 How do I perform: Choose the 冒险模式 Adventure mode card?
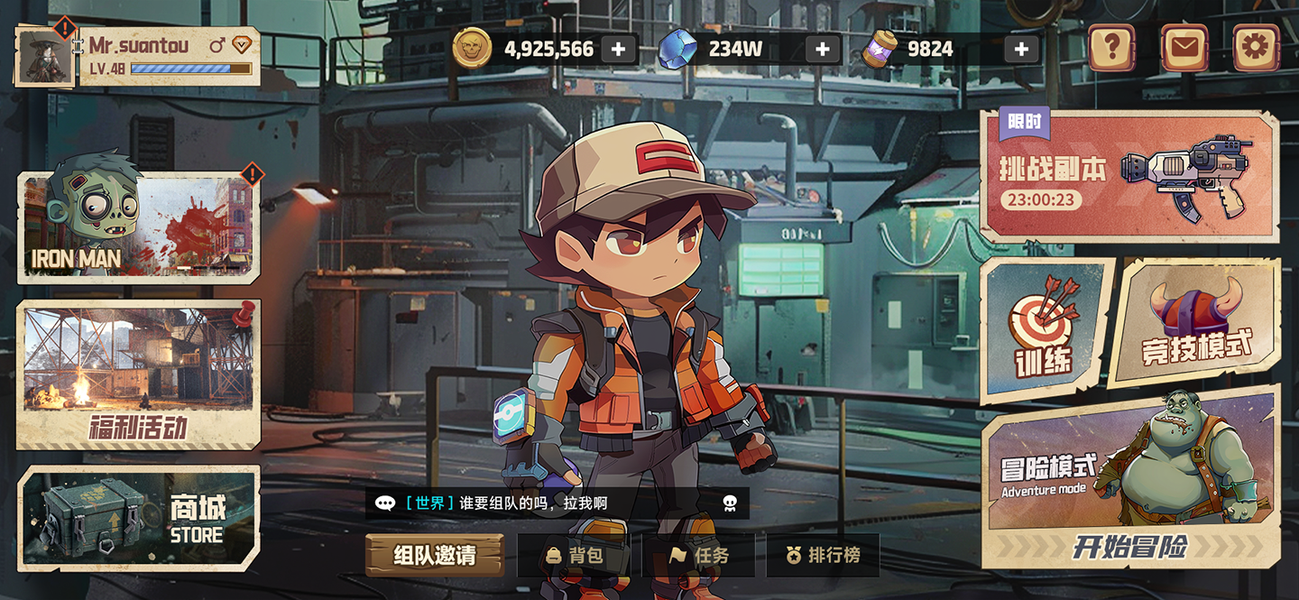(x=1130, y=462)
